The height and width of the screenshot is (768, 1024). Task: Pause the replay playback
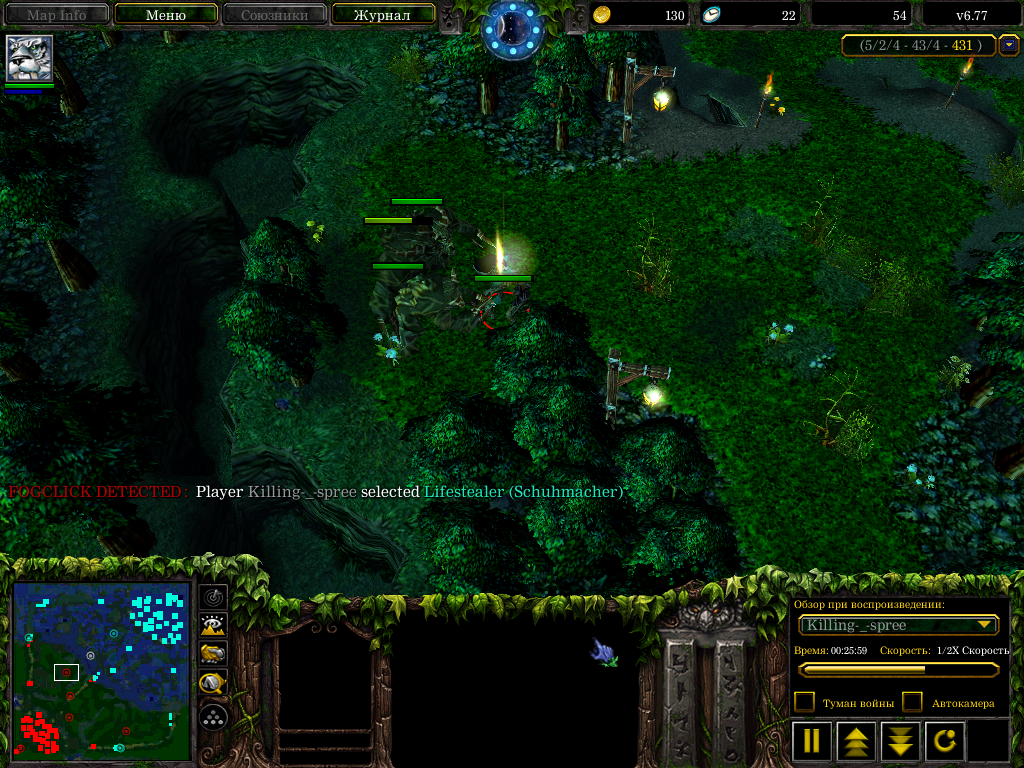(x=811, y=741)
